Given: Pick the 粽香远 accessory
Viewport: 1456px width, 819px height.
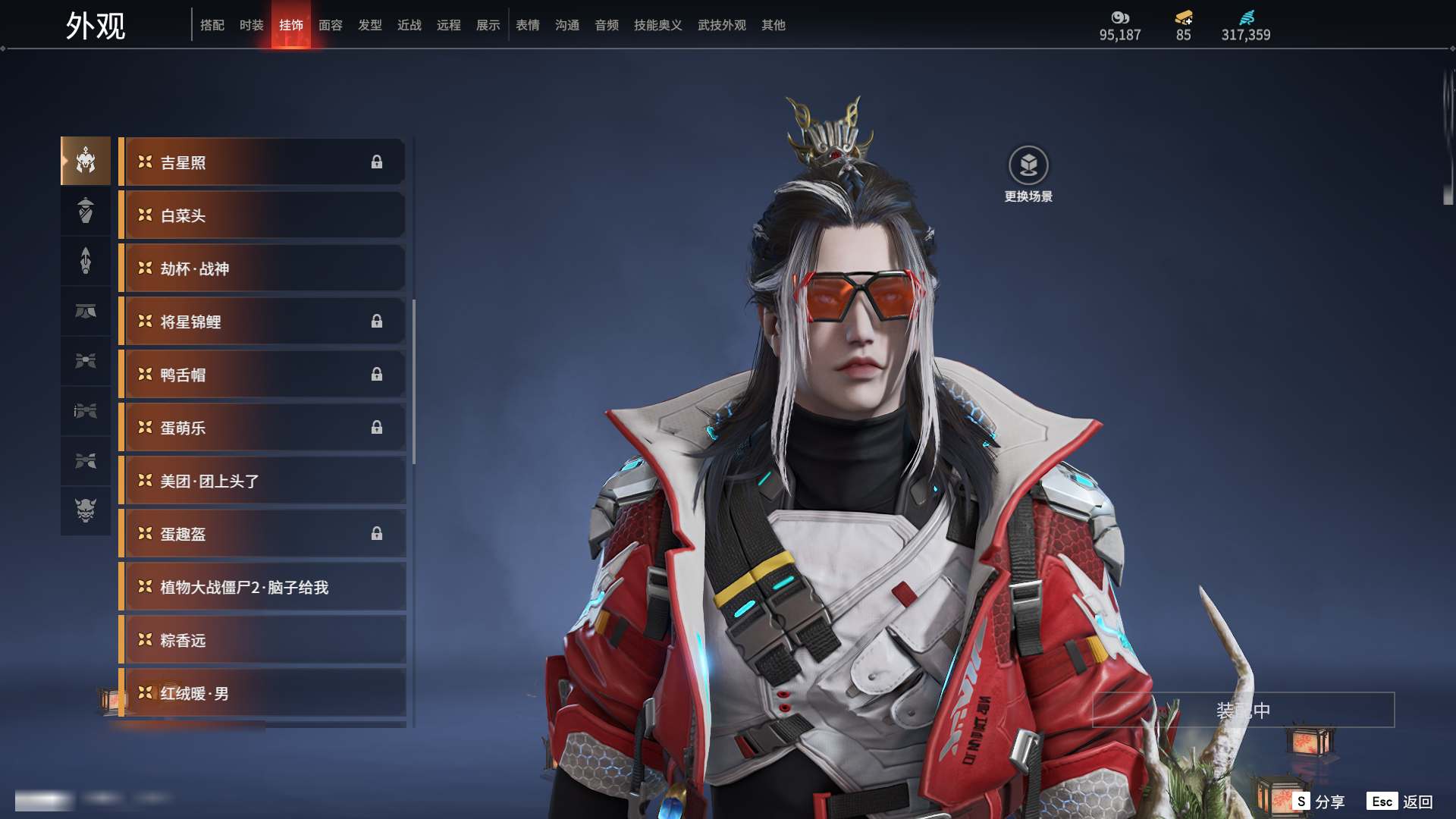Looking at the screenshot, I should (262, 640).
